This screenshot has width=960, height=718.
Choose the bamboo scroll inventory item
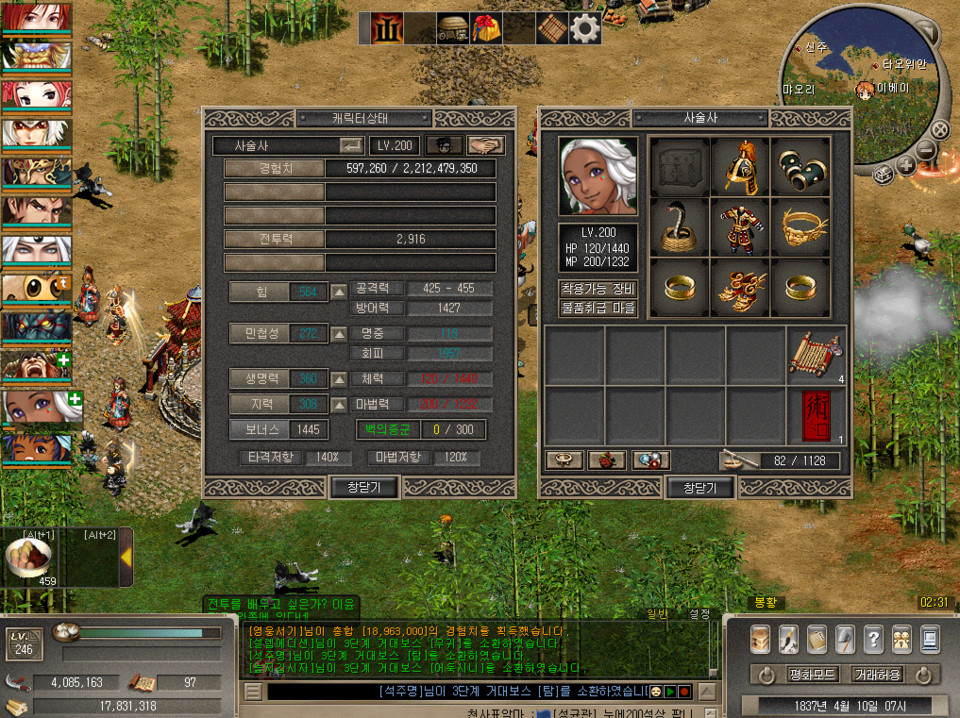815,355
